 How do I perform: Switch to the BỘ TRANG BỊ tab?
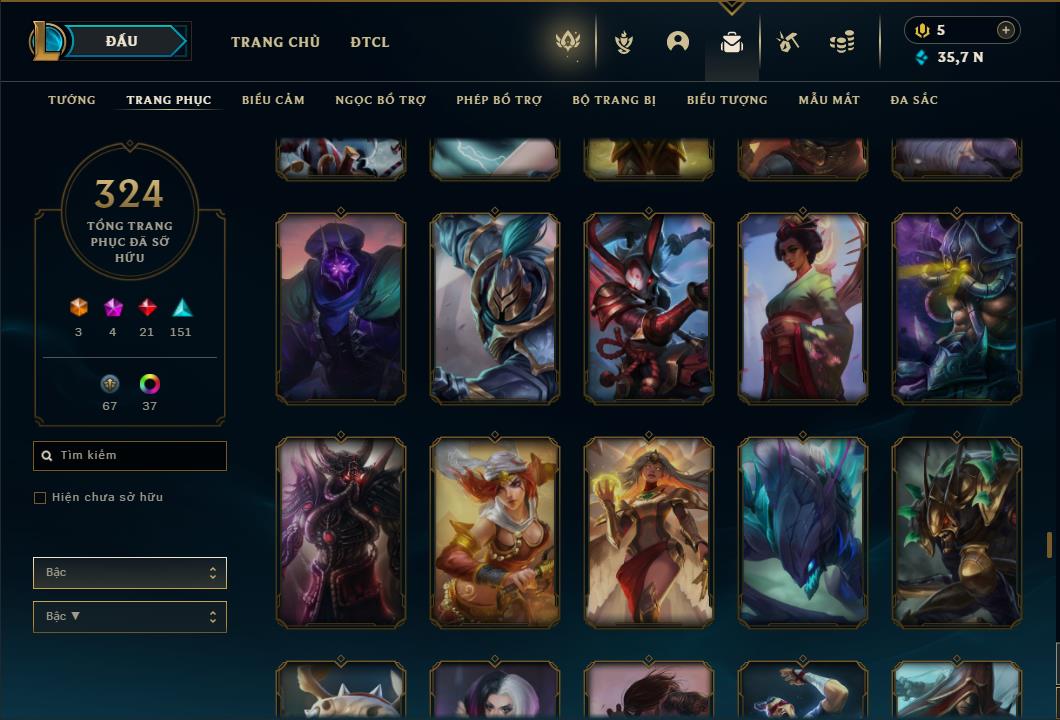click(614, 100)
